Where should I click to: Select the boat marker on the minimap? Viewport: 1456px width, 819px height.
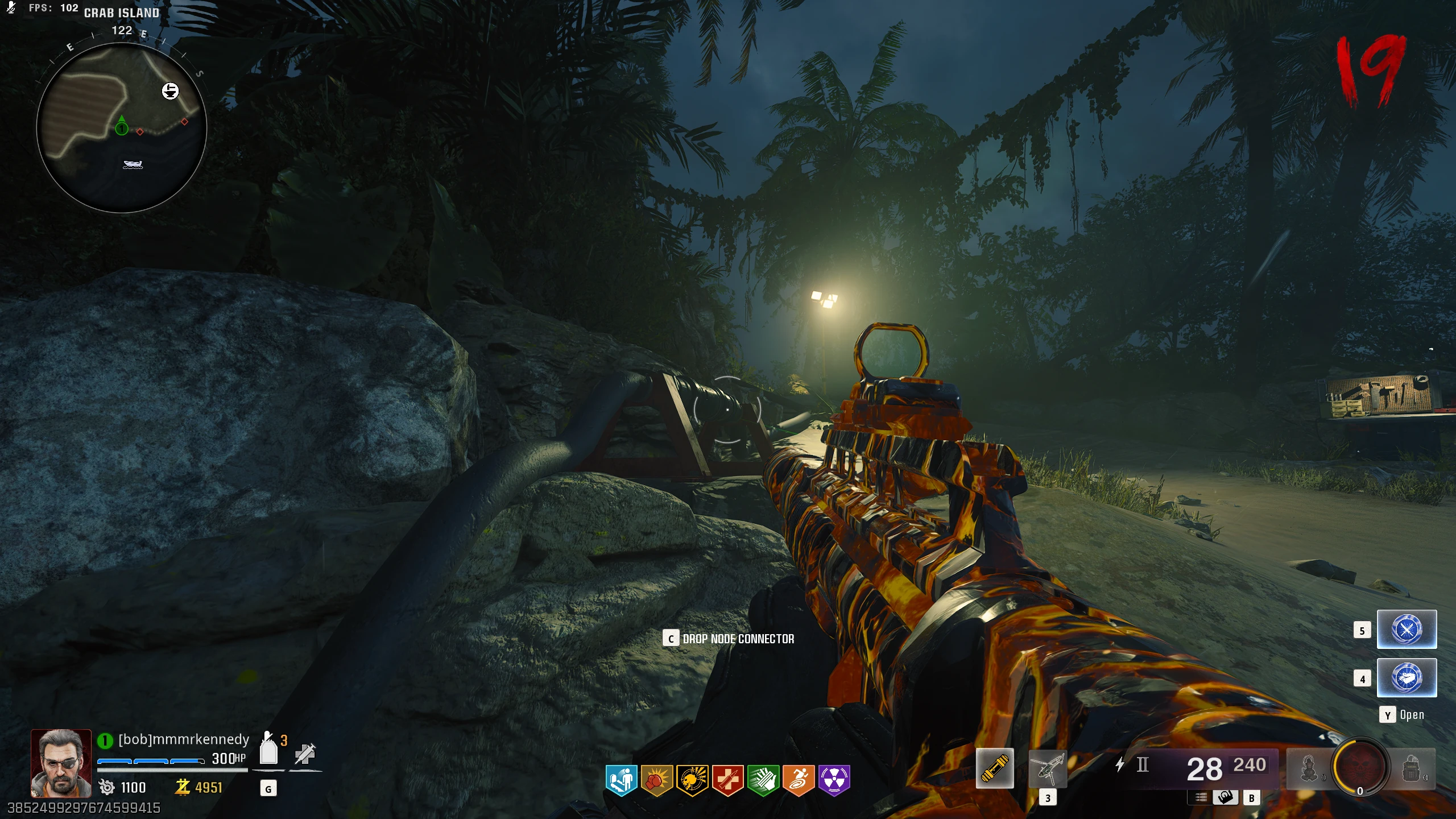[x=133, y=164]
